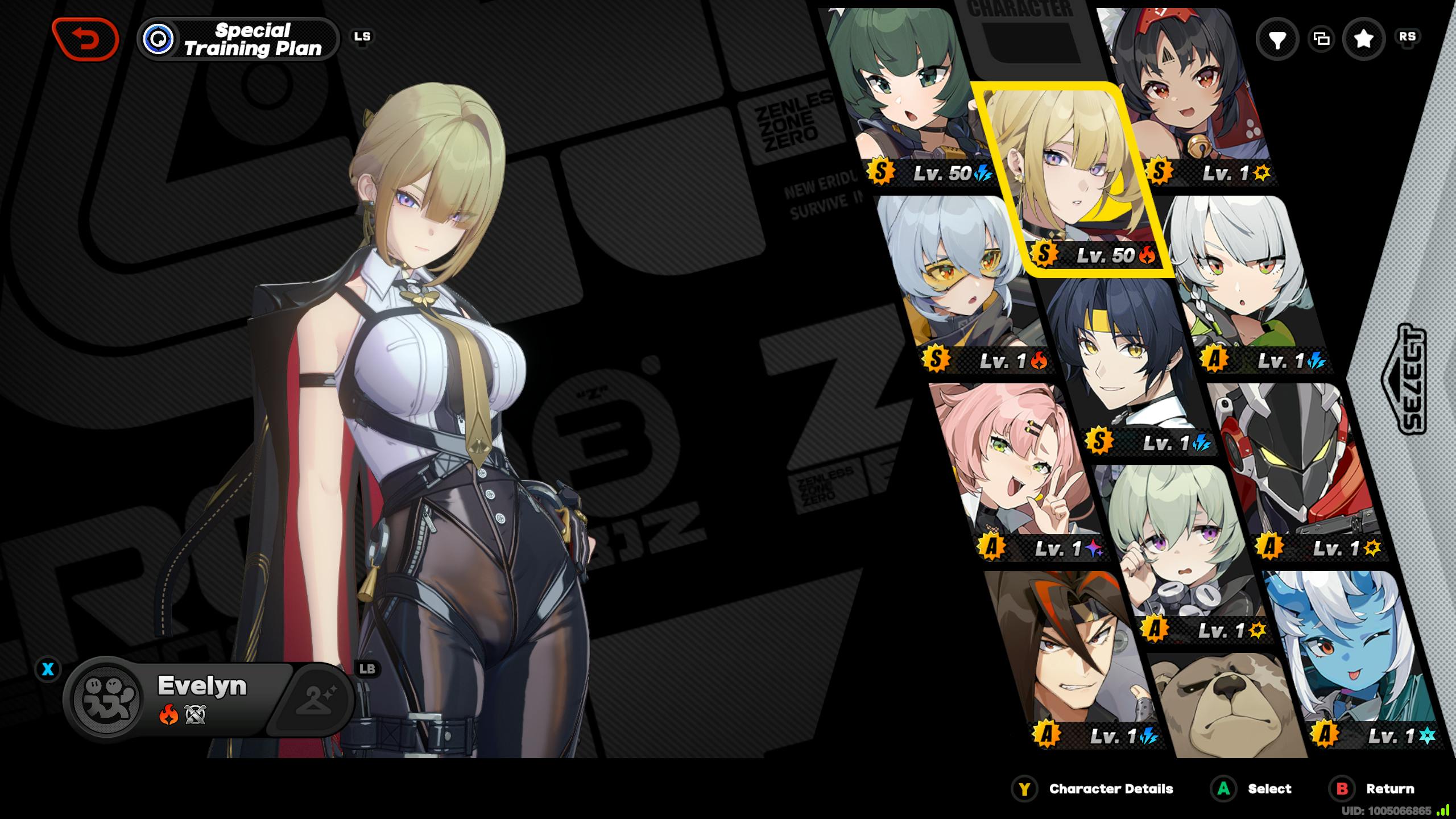Pick the pink-haired girl making peace sign
Viewport: 1456px width, 819px height.
1018,466
